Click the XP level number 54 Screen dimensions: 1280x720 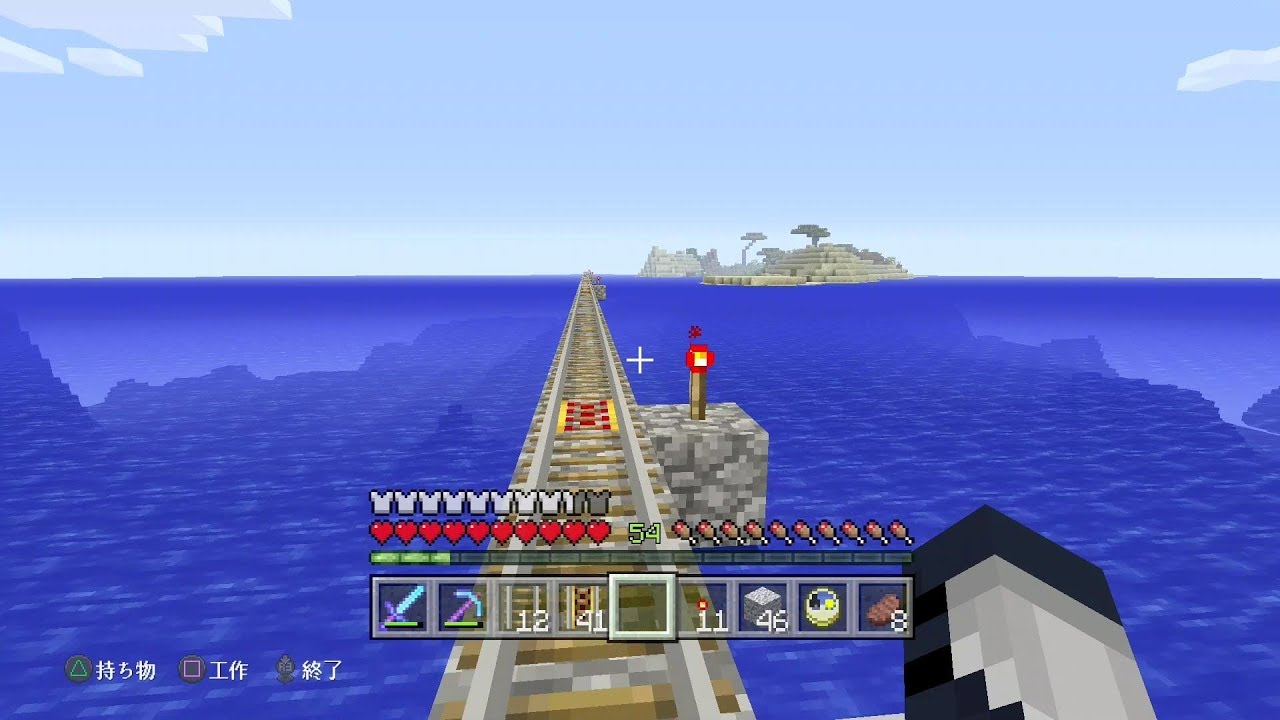646,533
